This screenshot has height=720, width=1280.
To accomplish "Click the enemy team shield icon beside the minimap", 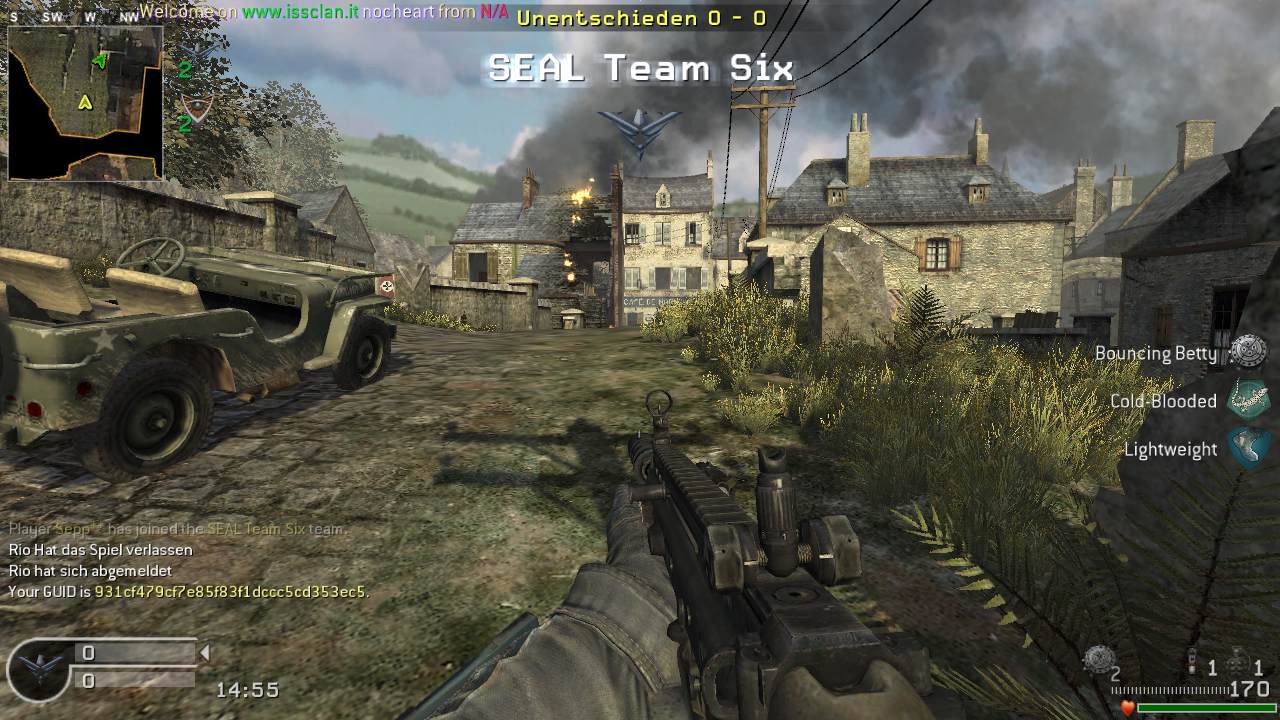I will pos(197,106).
